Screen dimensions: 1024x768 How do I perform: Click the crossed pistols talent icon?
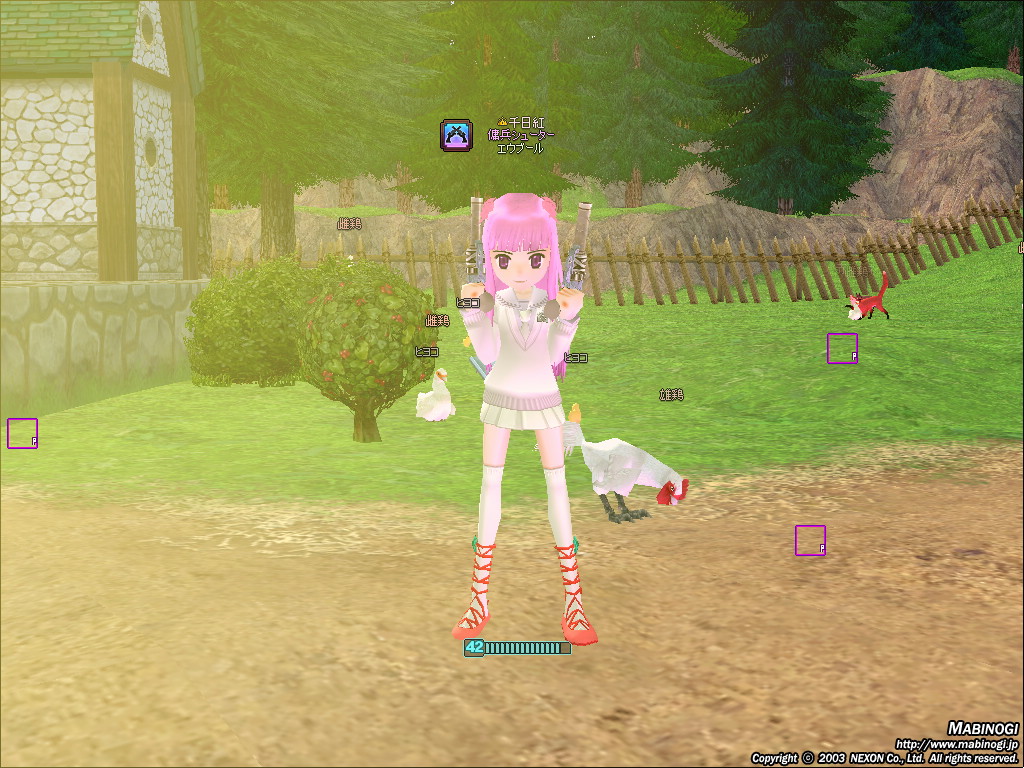[x=456, y=135]
